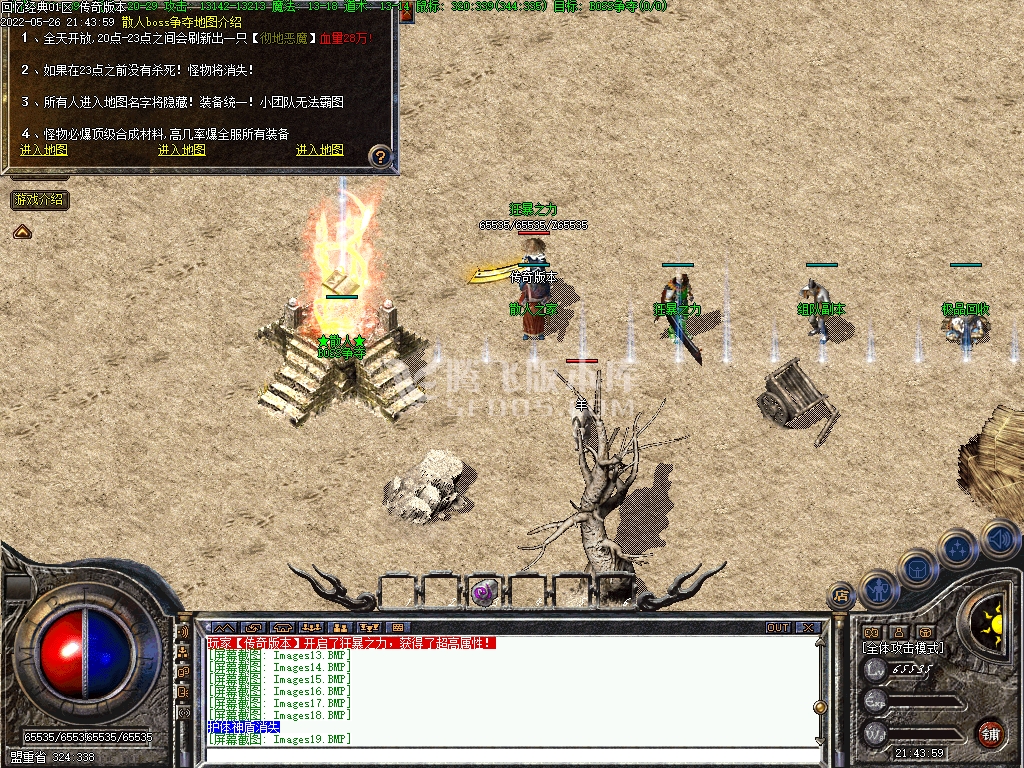Click the chat log scrollbar knob
The image size is (1024, 768).
point(820,707)
